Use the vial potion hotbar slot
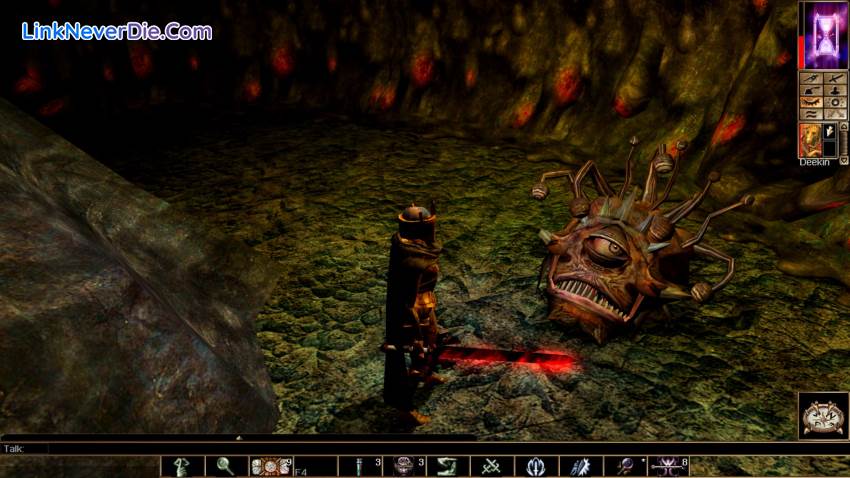Viewport: 850px width, 478px height. click(x=360, y=466)
